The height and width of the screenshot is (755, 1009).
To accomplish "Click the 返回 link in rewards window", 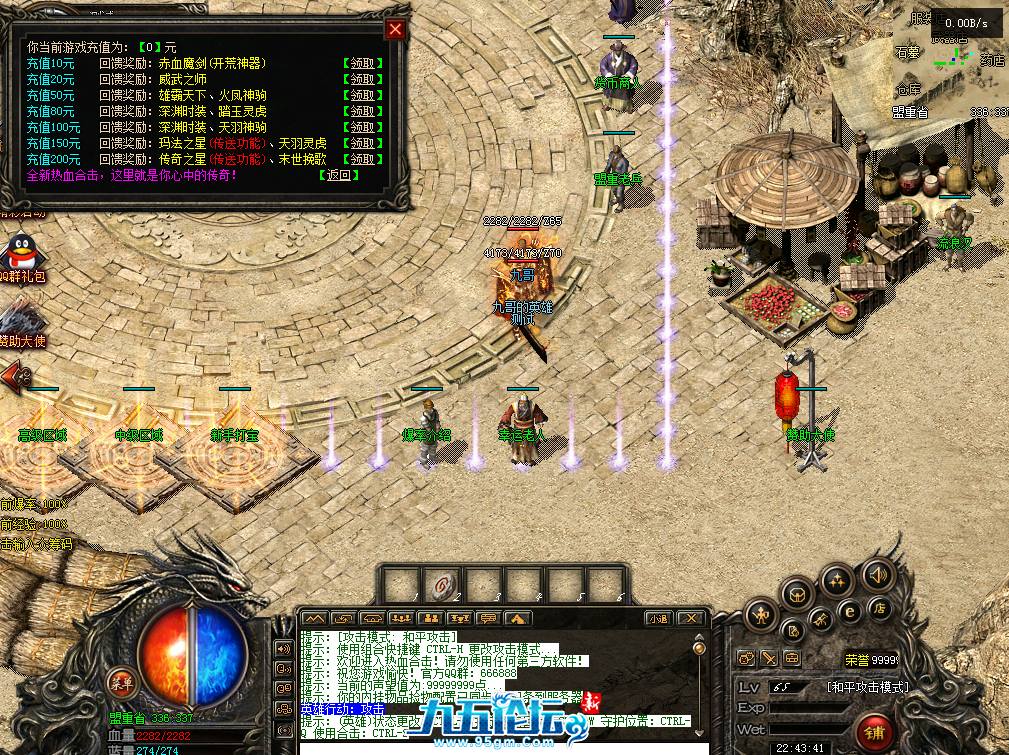I will [340, 175].
